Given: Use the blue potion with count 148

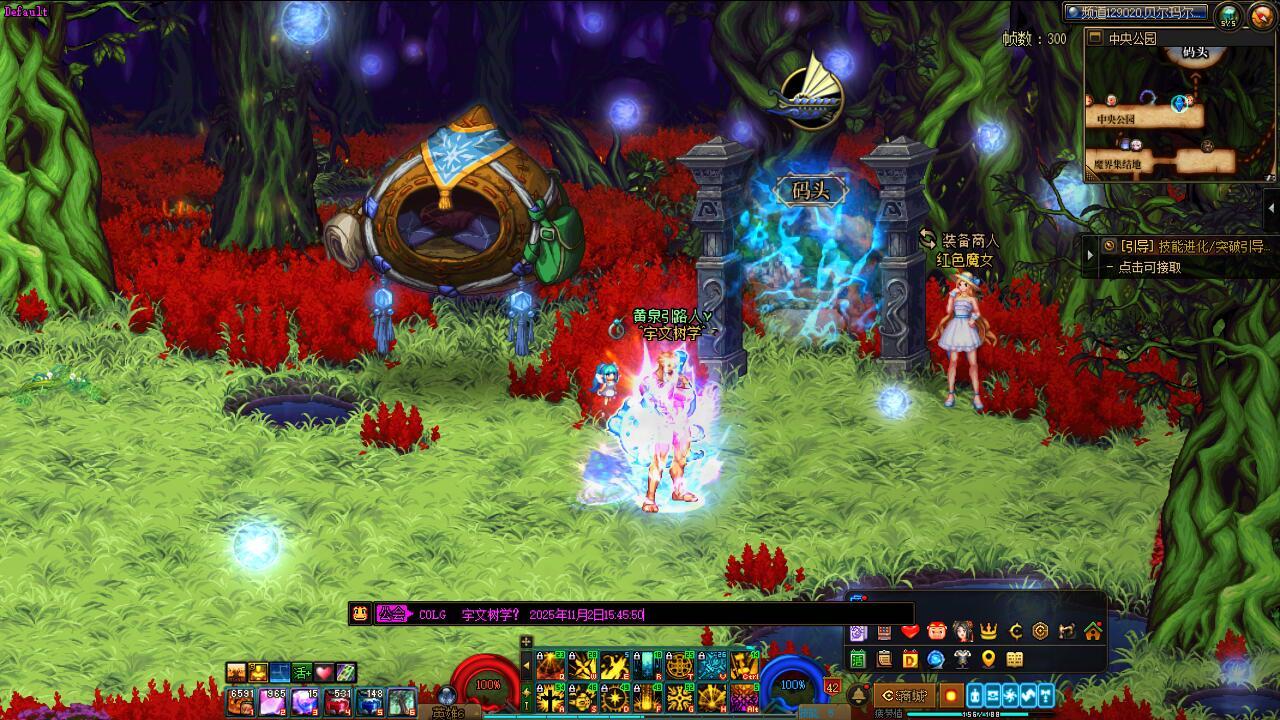Looking at the screenshot, I should (x=369, y=701).
